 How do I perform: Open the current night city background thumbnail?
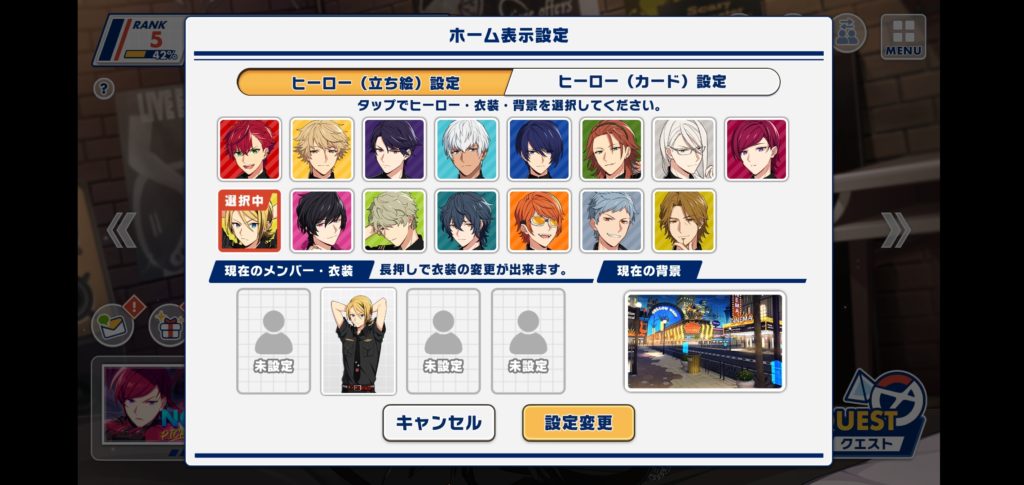(705, 341)
